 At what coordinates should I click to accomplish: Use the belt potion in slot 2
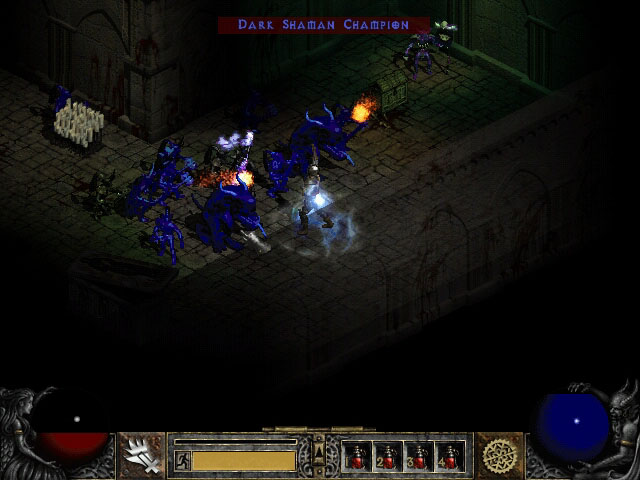tap(388, 457)
